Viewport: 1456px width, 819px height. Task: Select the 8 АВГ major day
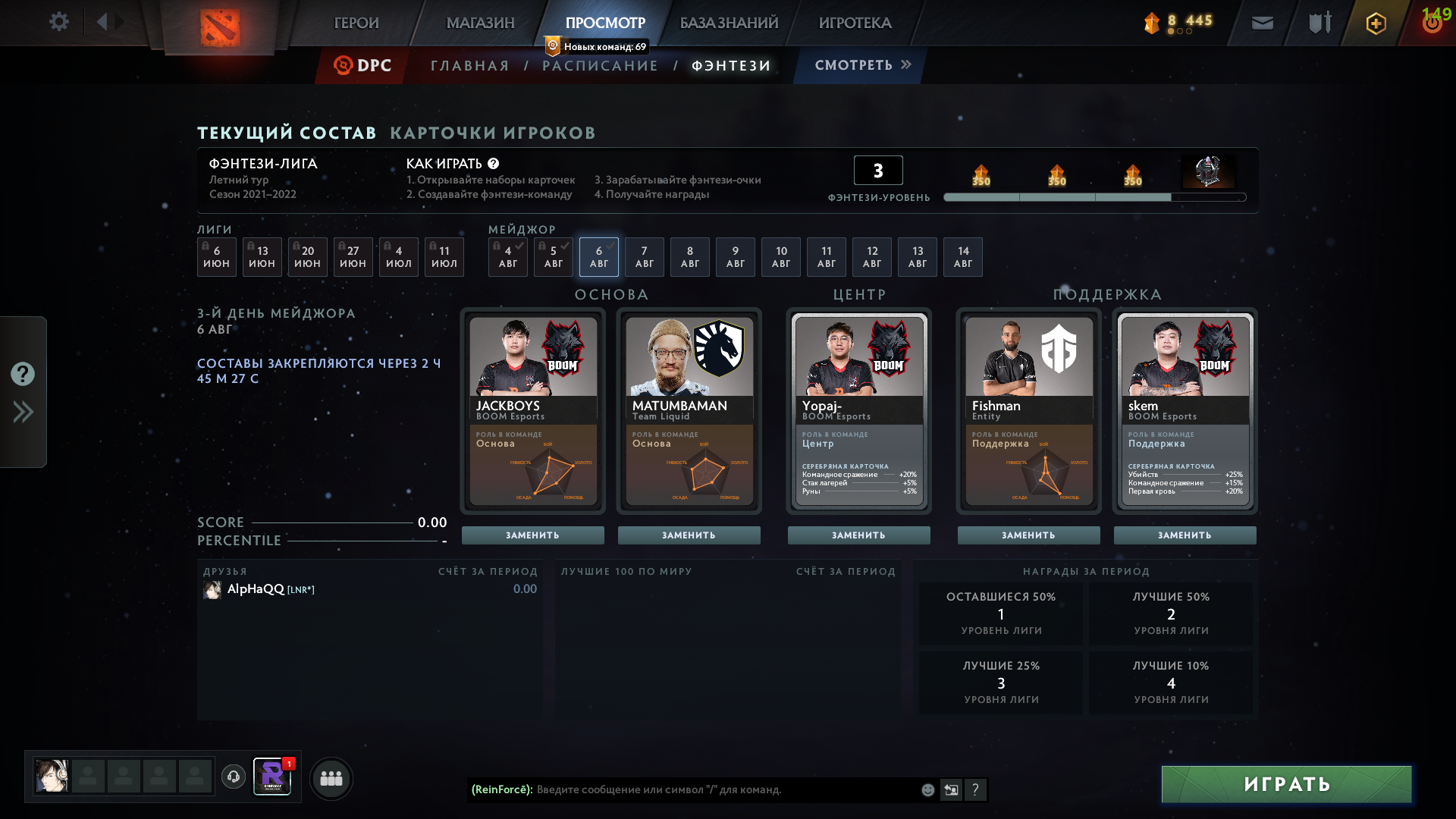[x=689, y=256]
